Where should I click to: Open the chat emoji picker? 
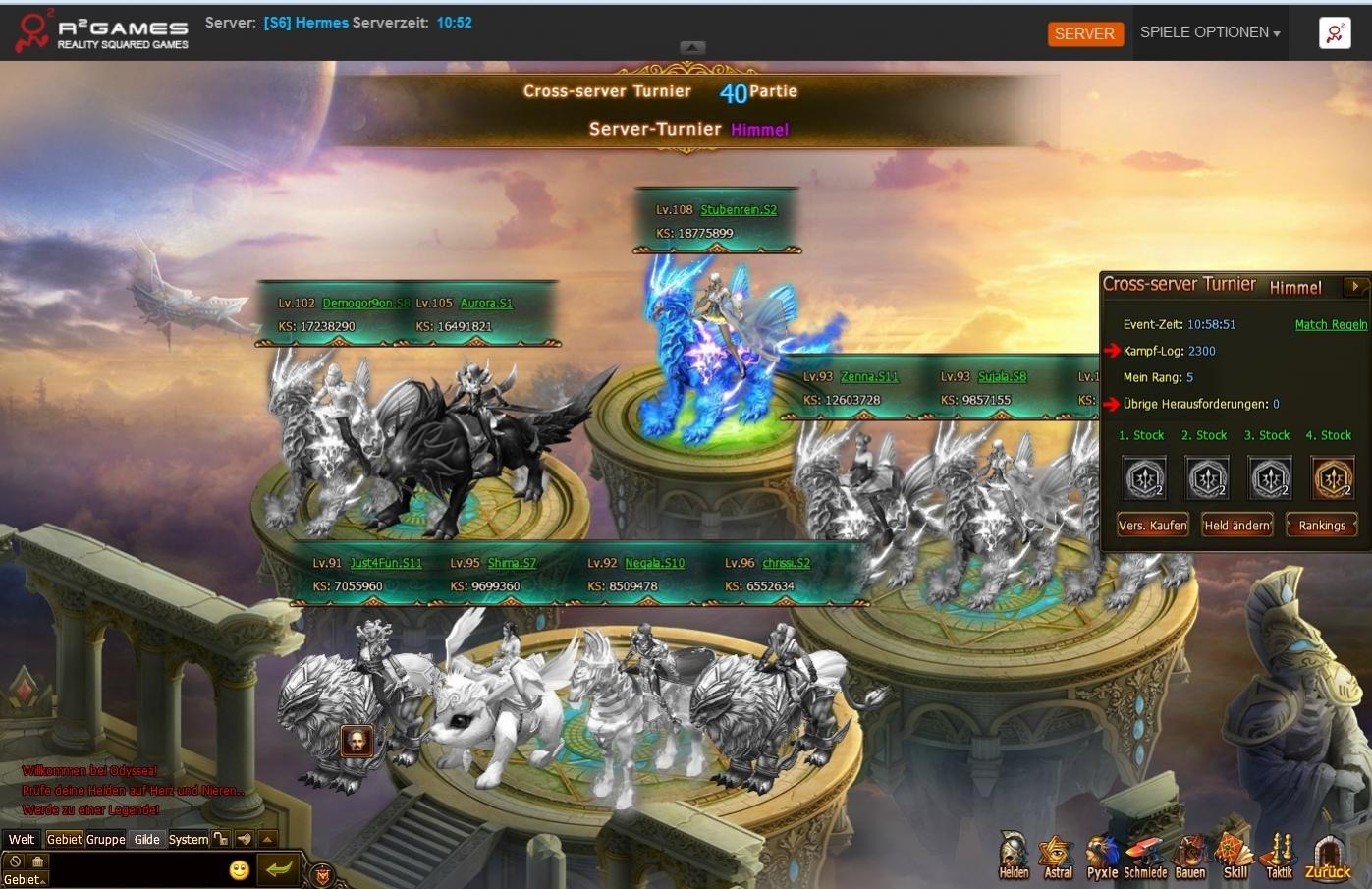[x=239, y=869]
